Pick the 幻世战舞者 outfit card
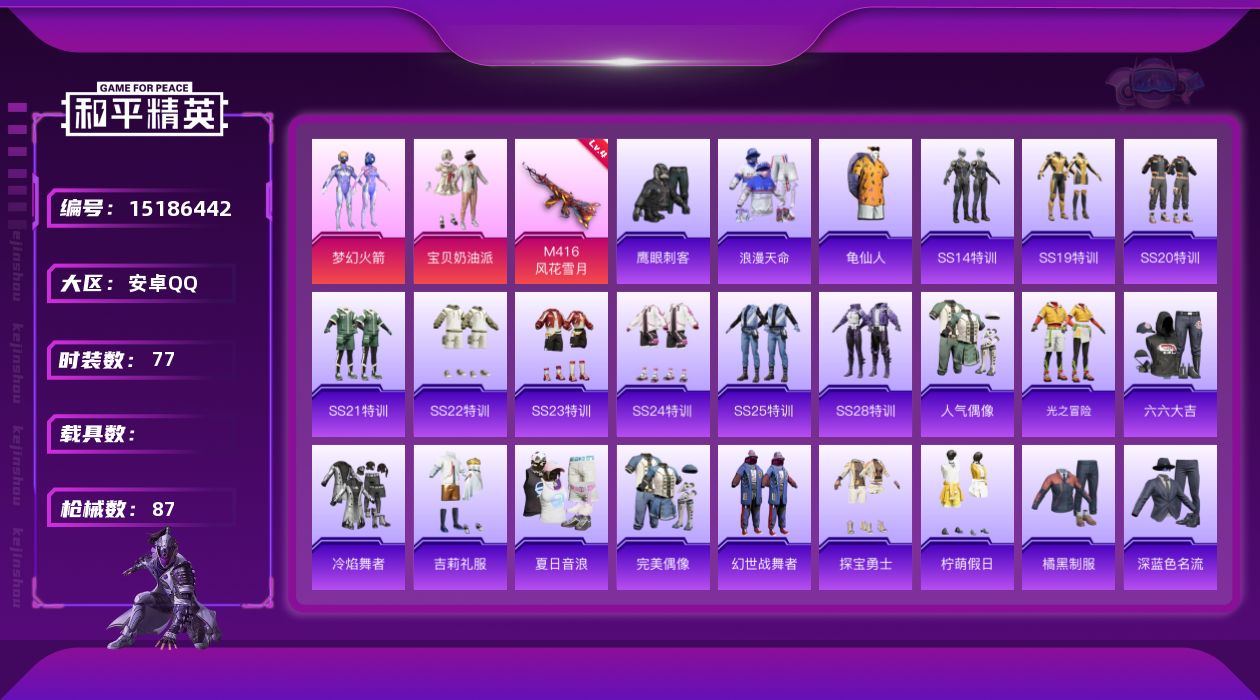 point(764,517)
